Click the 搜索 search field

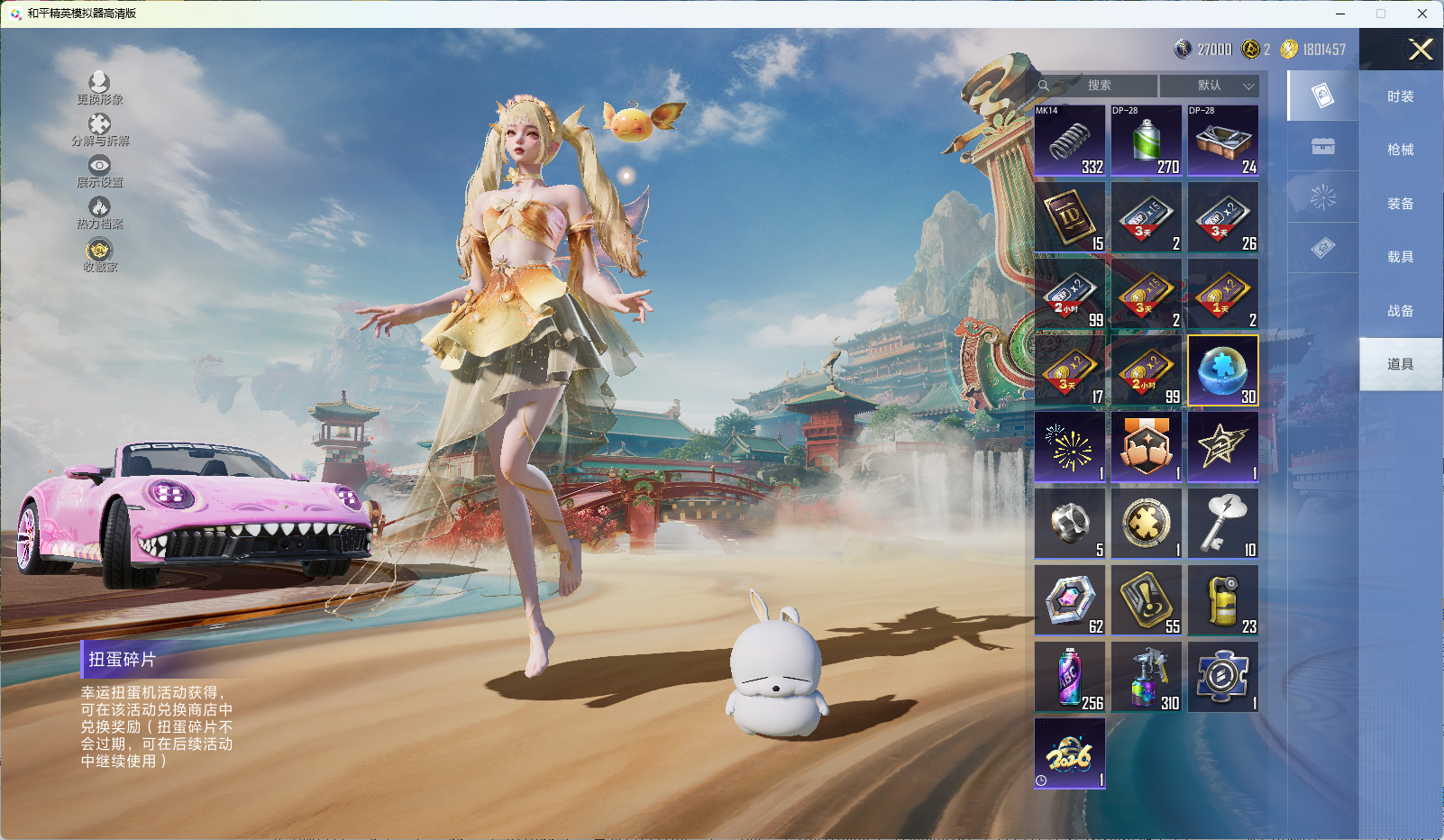[x=1098, y=86]
